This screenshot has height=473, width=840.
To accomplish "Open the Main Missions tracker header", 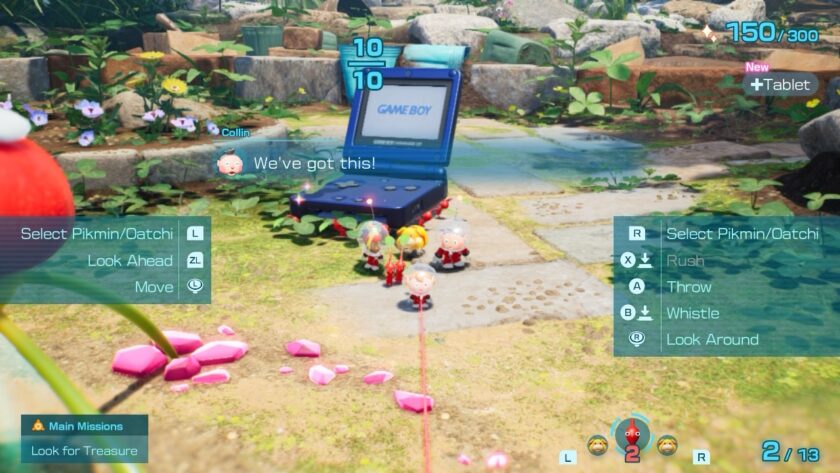I will point(84,426).
